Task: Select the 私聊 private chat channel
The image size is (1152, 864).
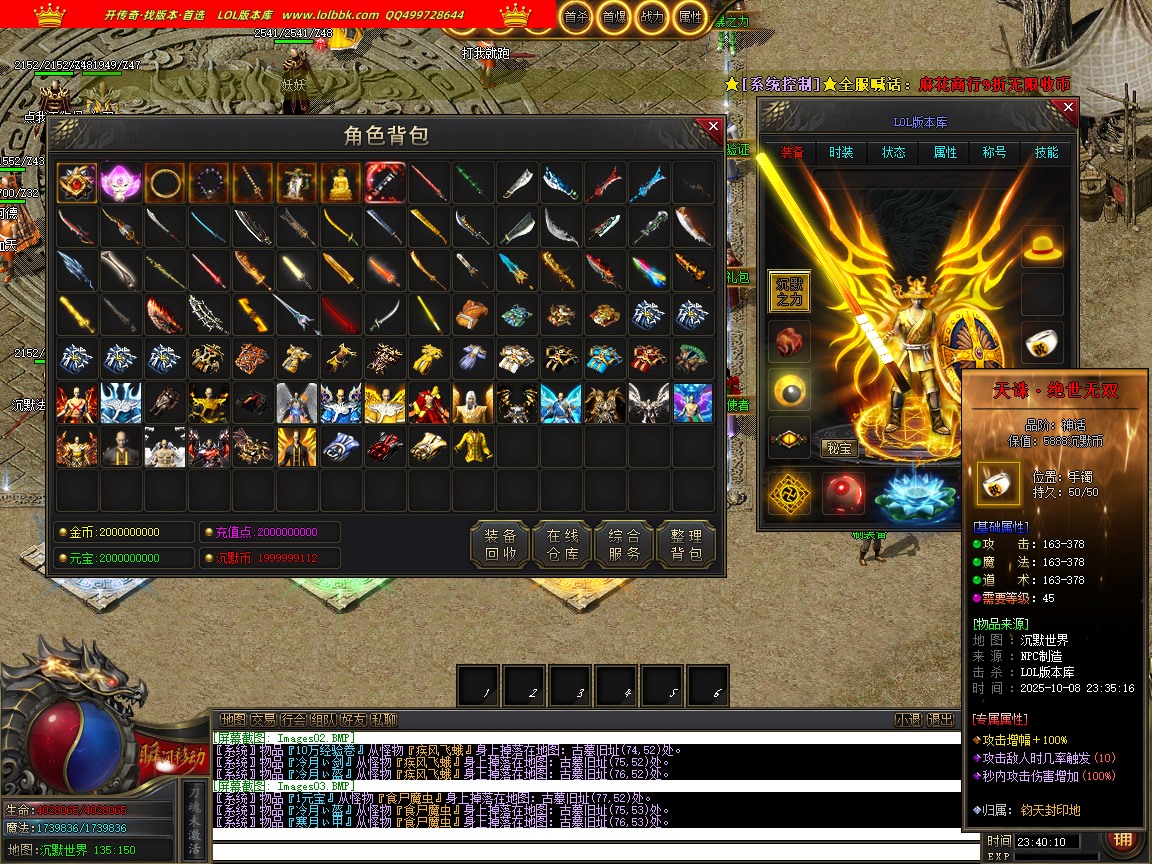Action: pyautogui.click(x=383, y=719)
